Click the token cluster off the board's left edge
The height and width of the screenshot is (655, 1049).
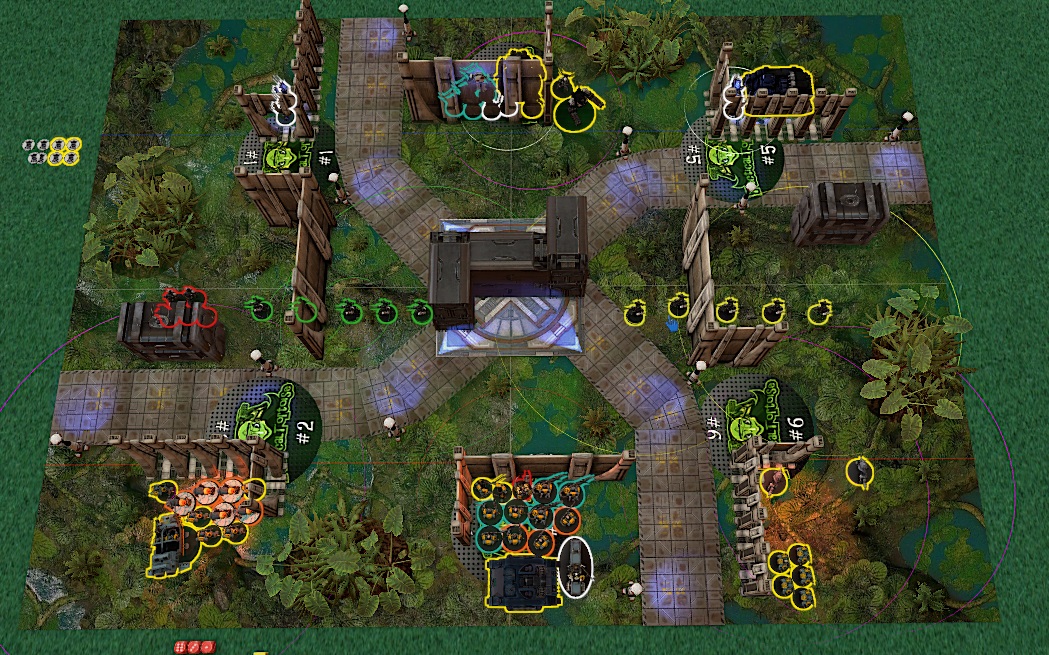[52, 151]
